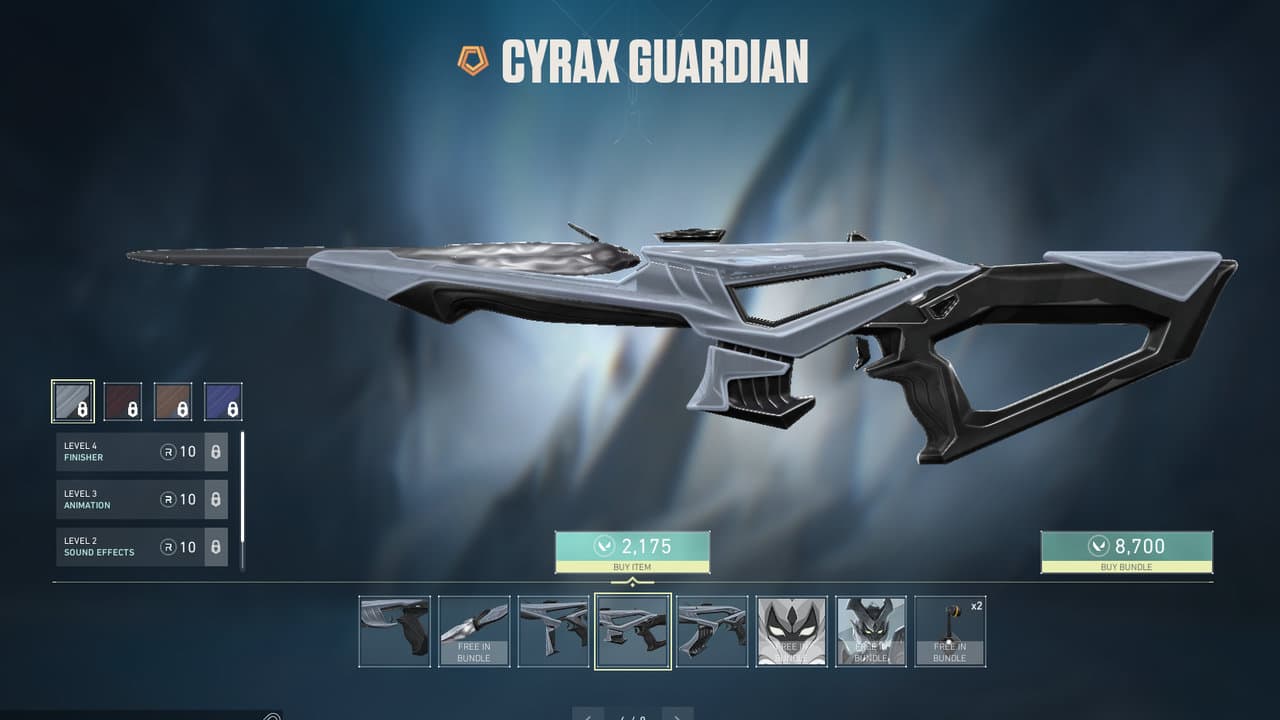Buy the bundle for 8,700 points
Viewport: 1280px width, 720px height.
[1126, 552]
